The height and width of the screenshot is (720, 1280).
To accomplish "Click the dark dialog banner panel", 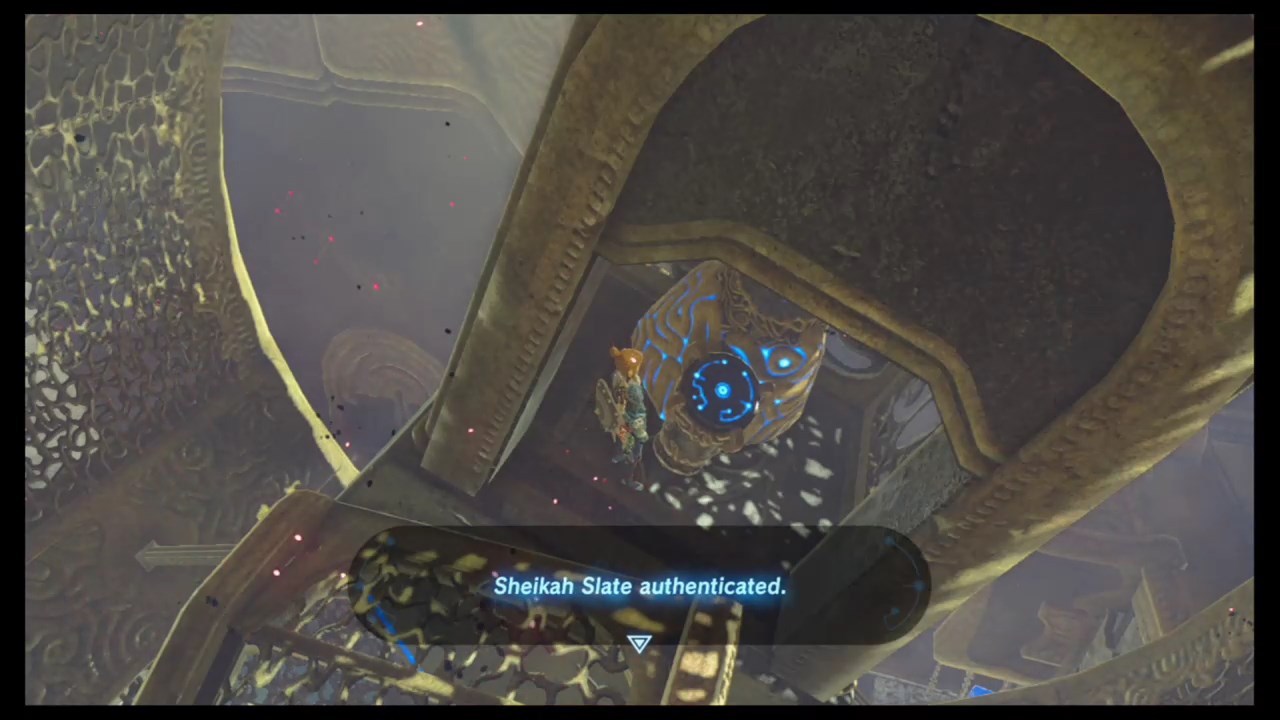I will point(640,590).
